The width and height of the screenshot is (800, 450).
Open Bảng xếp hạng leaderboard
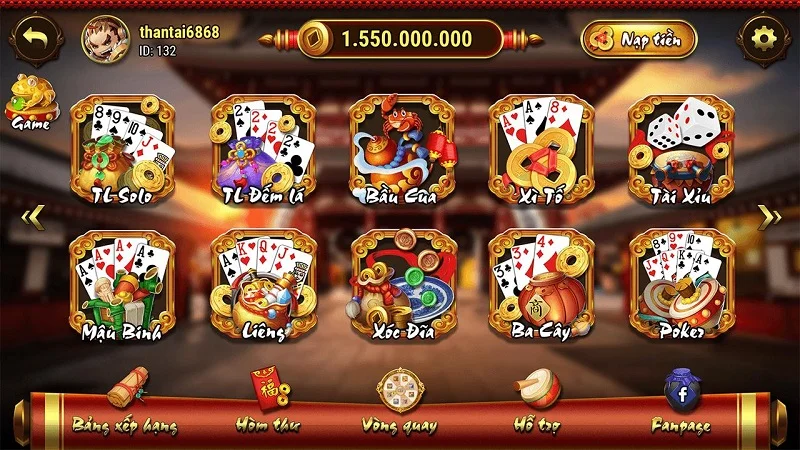[125, 405]
